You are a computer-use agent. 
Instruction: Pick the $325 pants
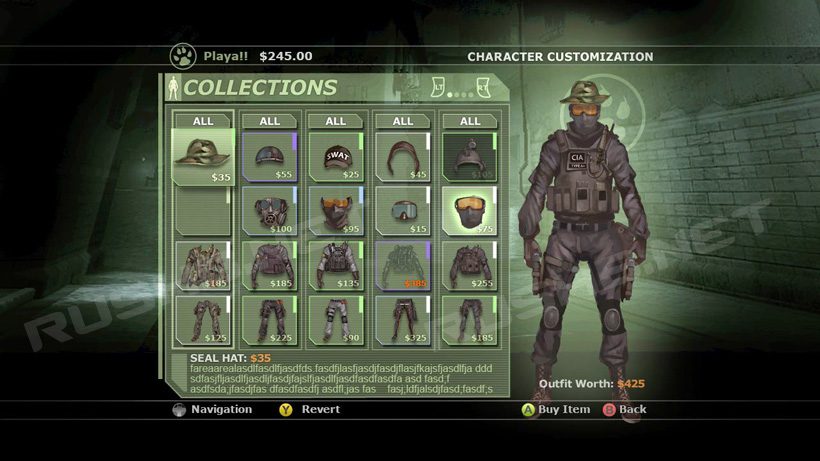[x=402, y=319]
